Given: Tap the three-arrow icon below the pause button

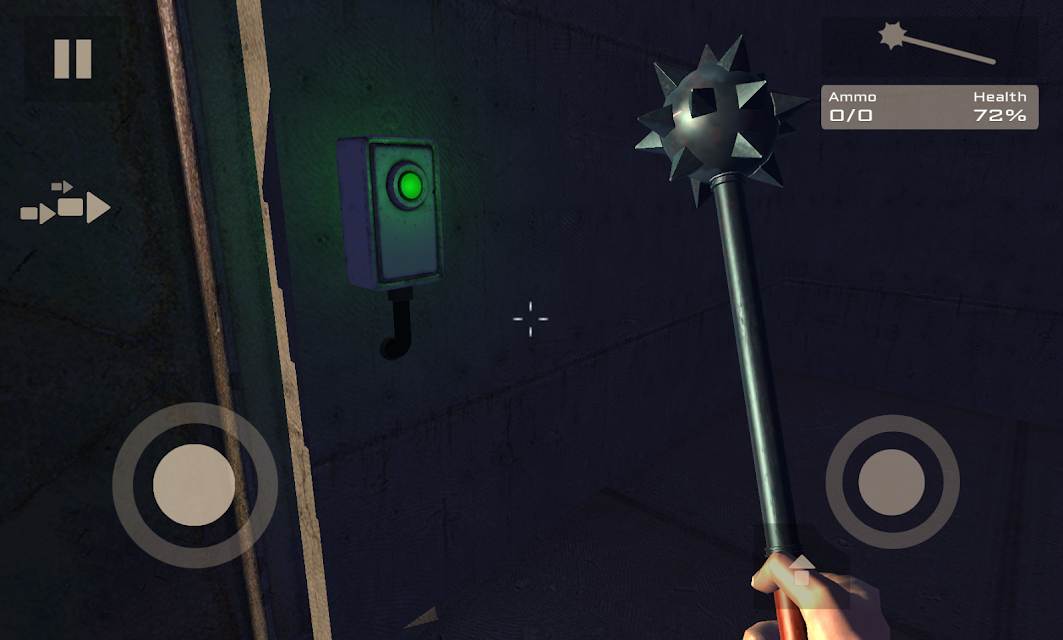Looking at the screenshot, I should pyautogui.click(x=66, y=205).
